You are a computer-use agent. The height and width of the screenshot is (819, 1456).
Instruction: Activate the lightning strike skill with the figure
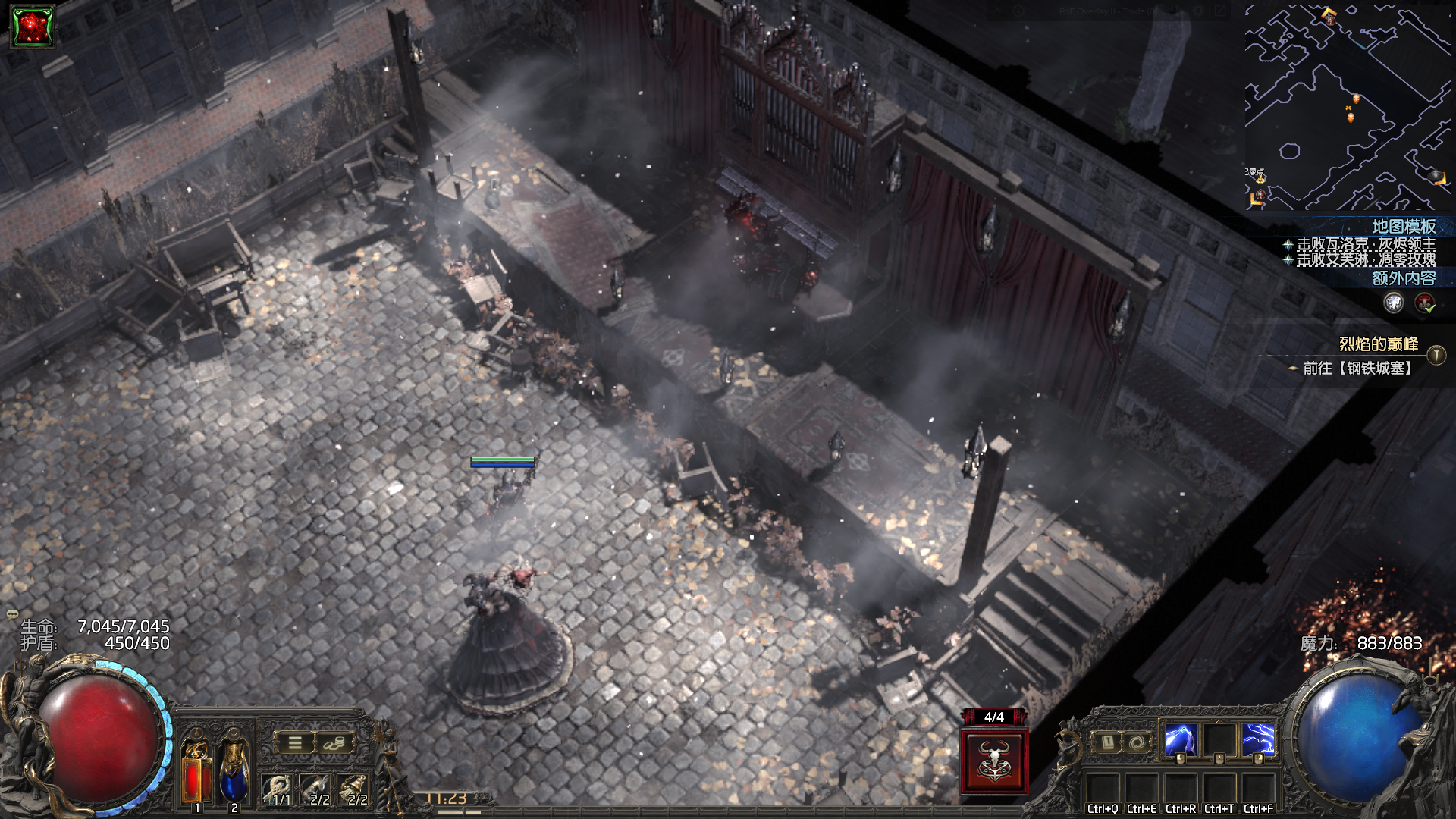click(x=1180, y=740)
